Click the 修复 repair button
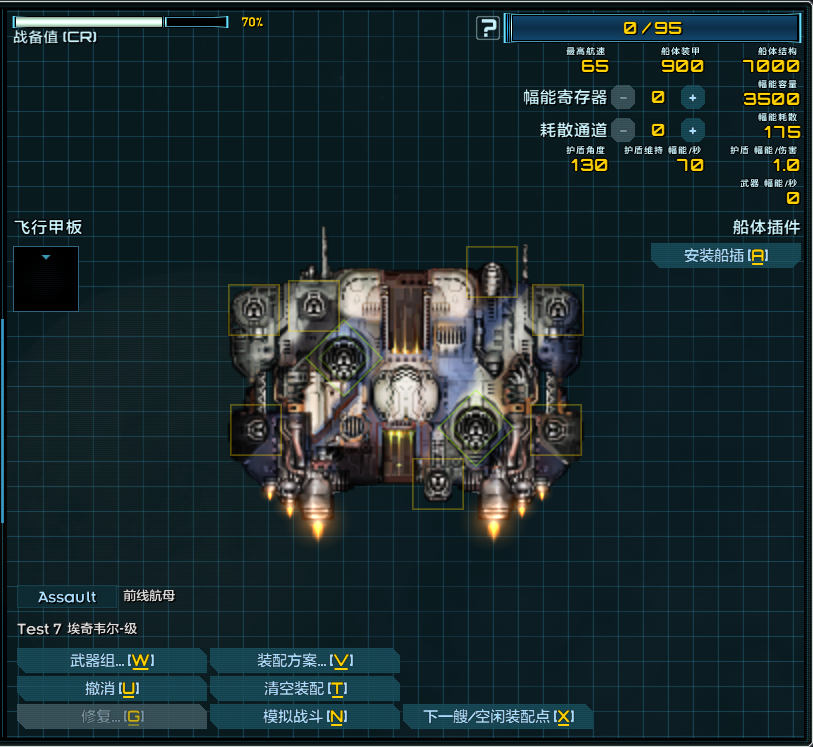 pyautogui.click(x=111, y=717)
